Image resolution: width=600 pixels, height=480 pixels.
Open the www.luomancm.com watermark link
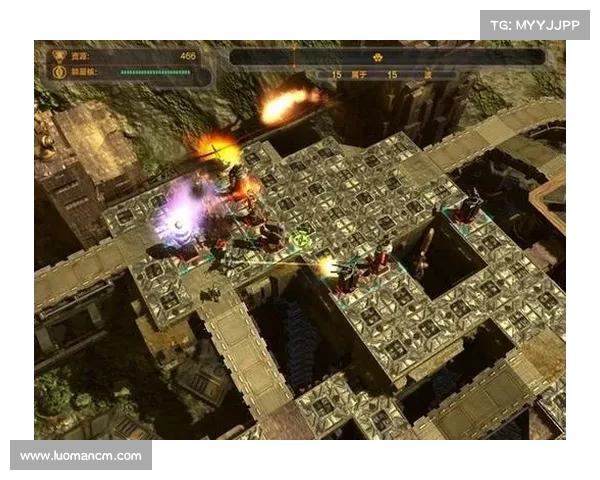(x=80, y=456)
